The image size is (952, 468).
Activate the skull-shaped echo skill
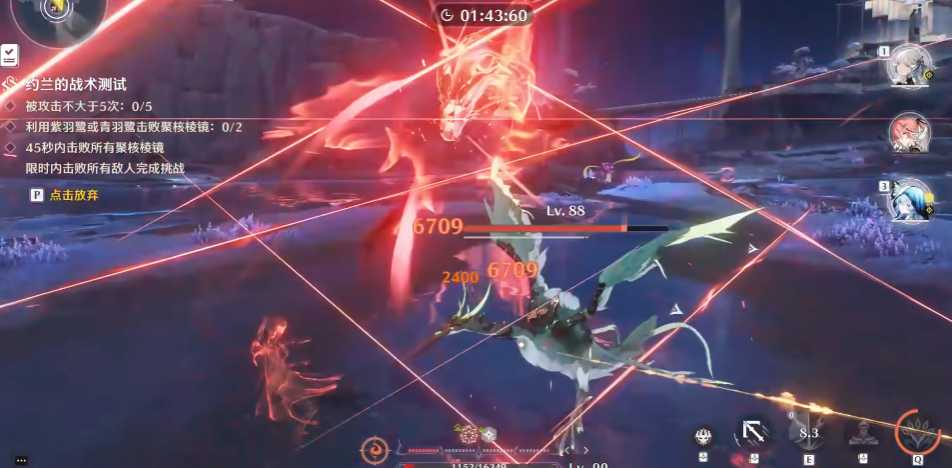click(x=704, y=435)
